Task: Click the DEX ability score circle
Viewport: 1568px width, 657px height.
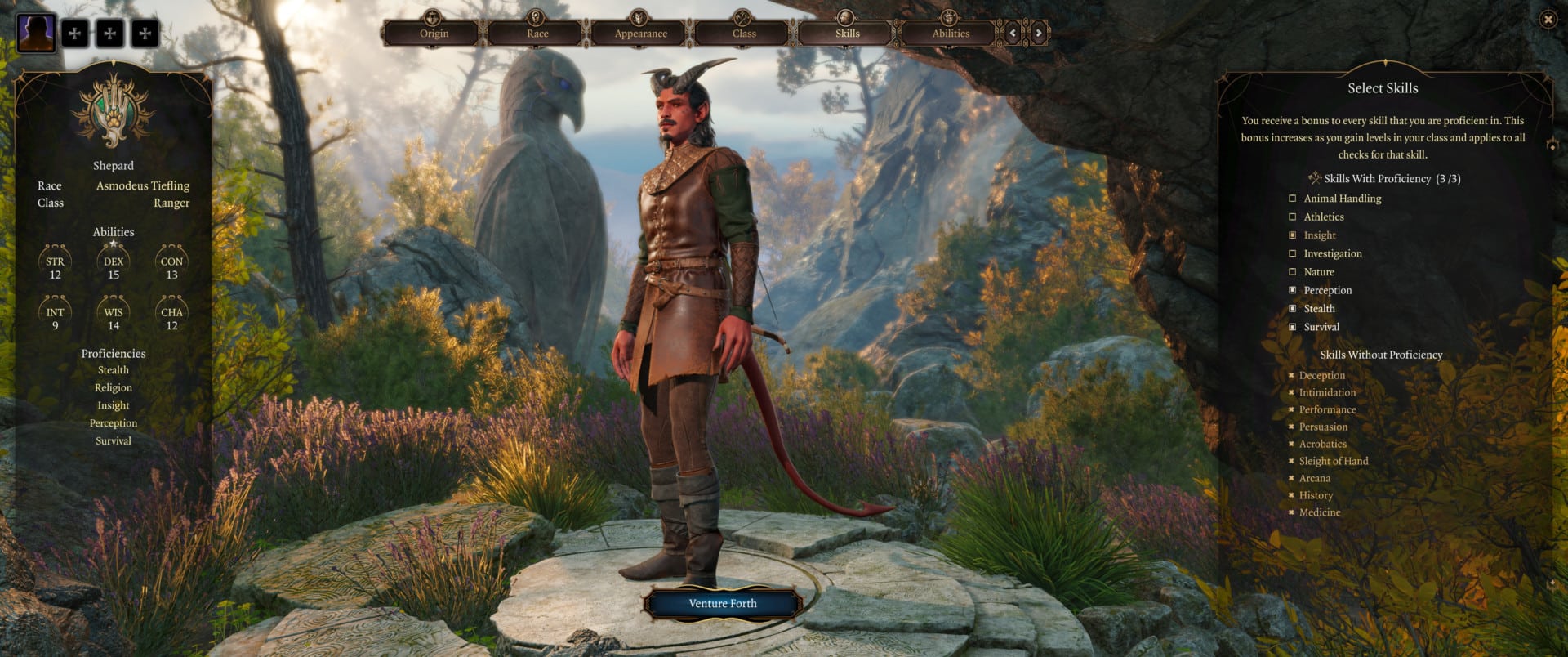Action: (113, 263)
